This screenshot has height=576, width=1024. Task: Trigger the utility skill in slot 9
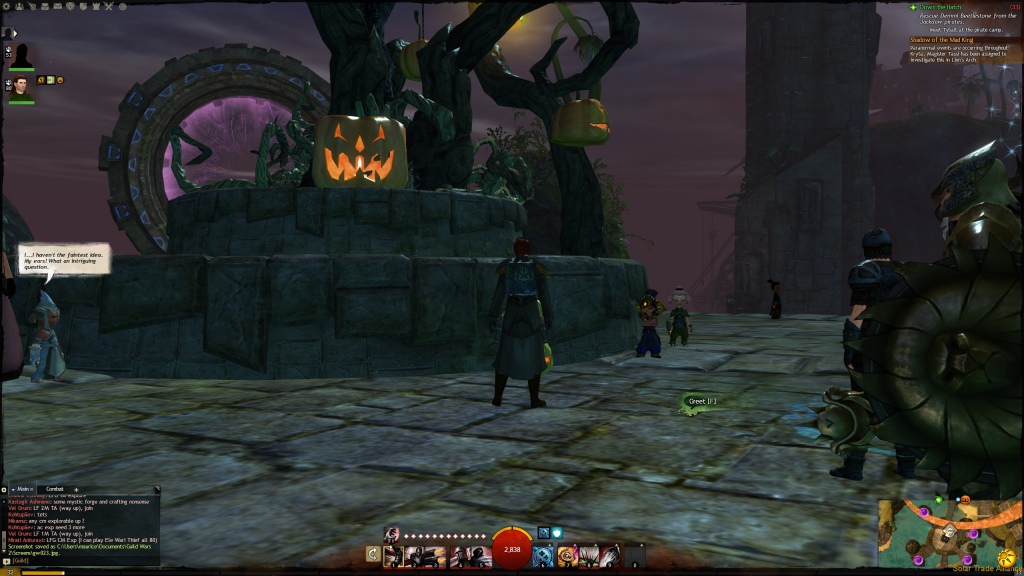pyautogui.click(x=611, y=555)
